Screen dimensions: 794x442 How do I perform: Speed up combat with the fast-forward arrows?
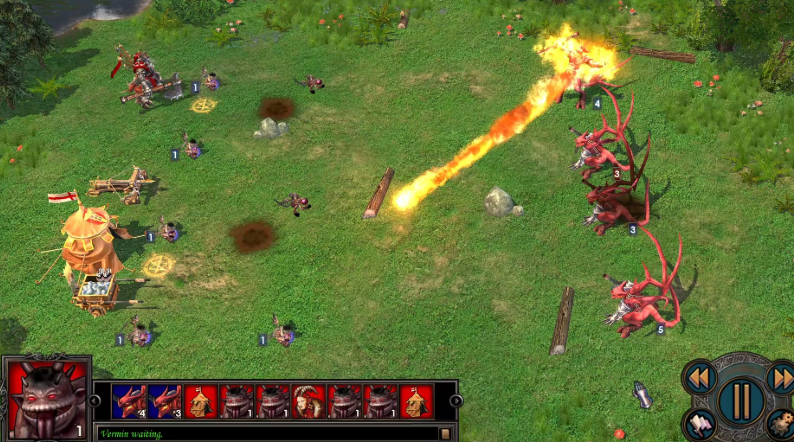(x=781, y=377)
